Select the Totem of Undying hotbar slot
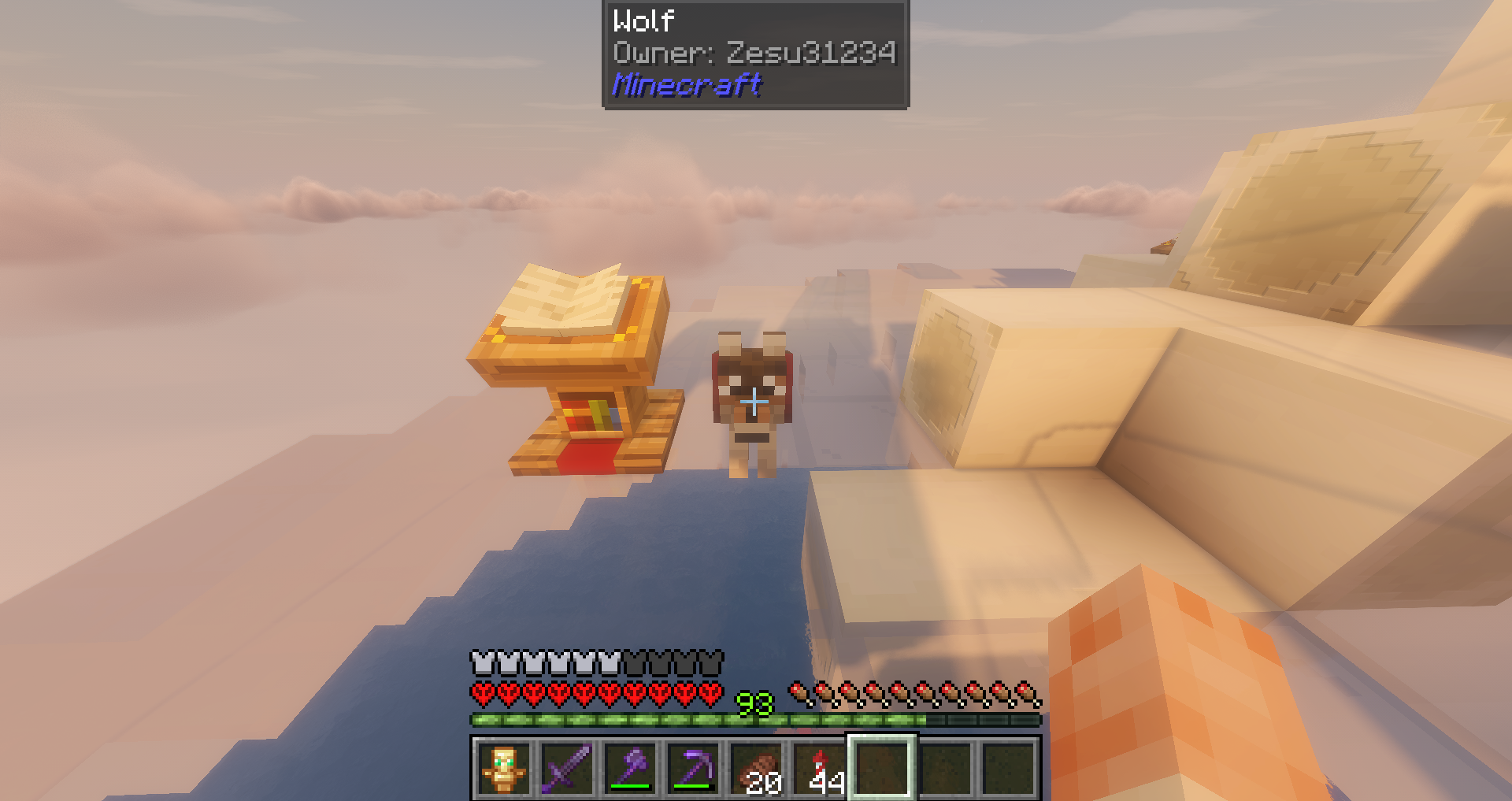1512x801 pixels. coord(504,768)
